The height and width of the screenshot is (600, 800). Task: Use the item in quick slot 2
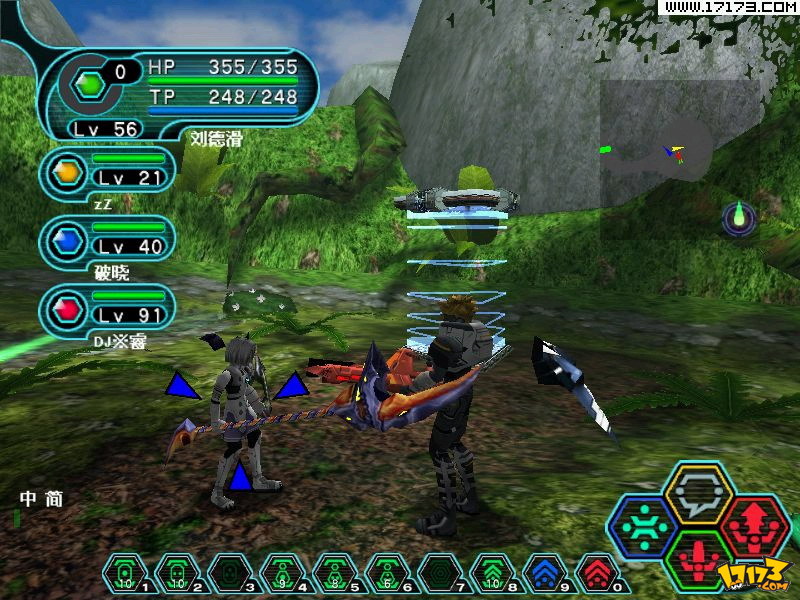coord(173,573)
